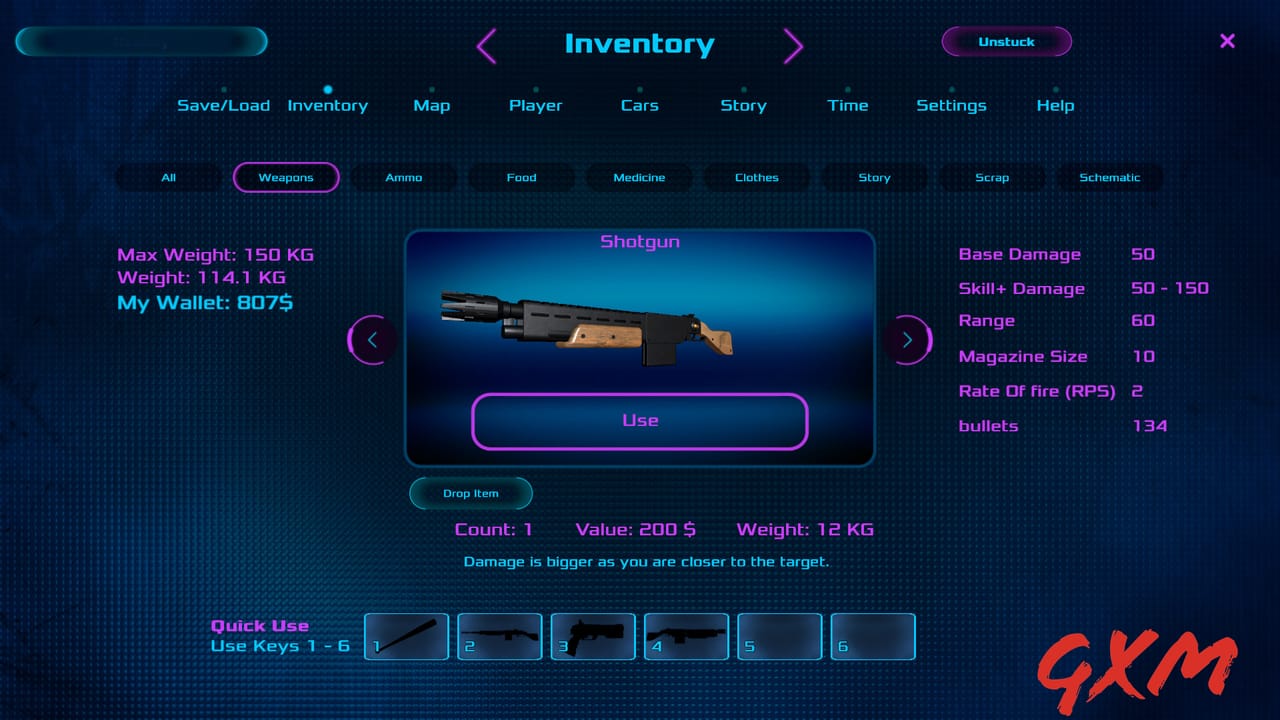The height and width of the screenshot is (720, 1280).
Task: Select the pistol in quick slot 3
Action: click(593, 637)
